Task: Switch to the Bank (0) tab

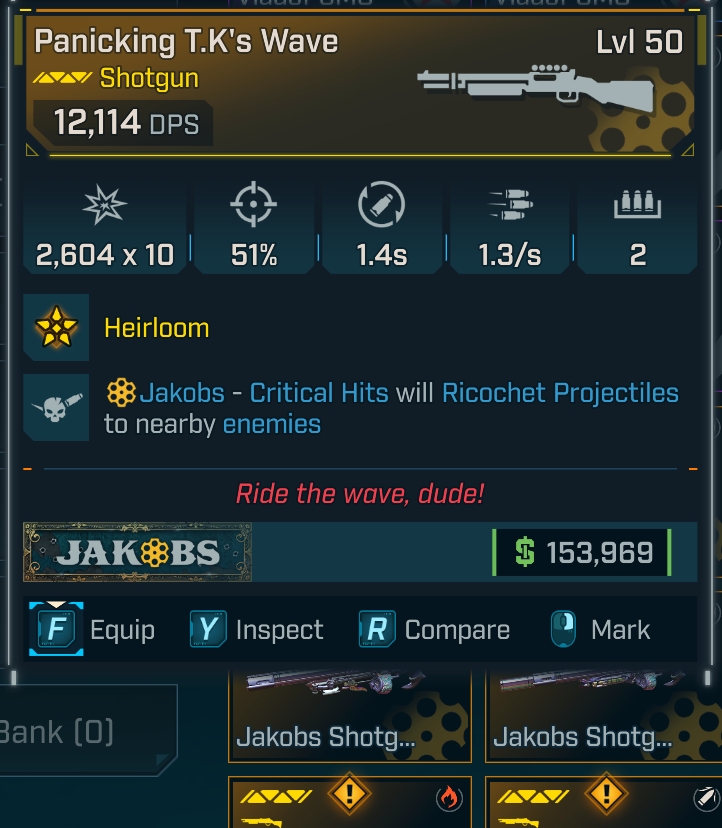Action: point(60,731)
